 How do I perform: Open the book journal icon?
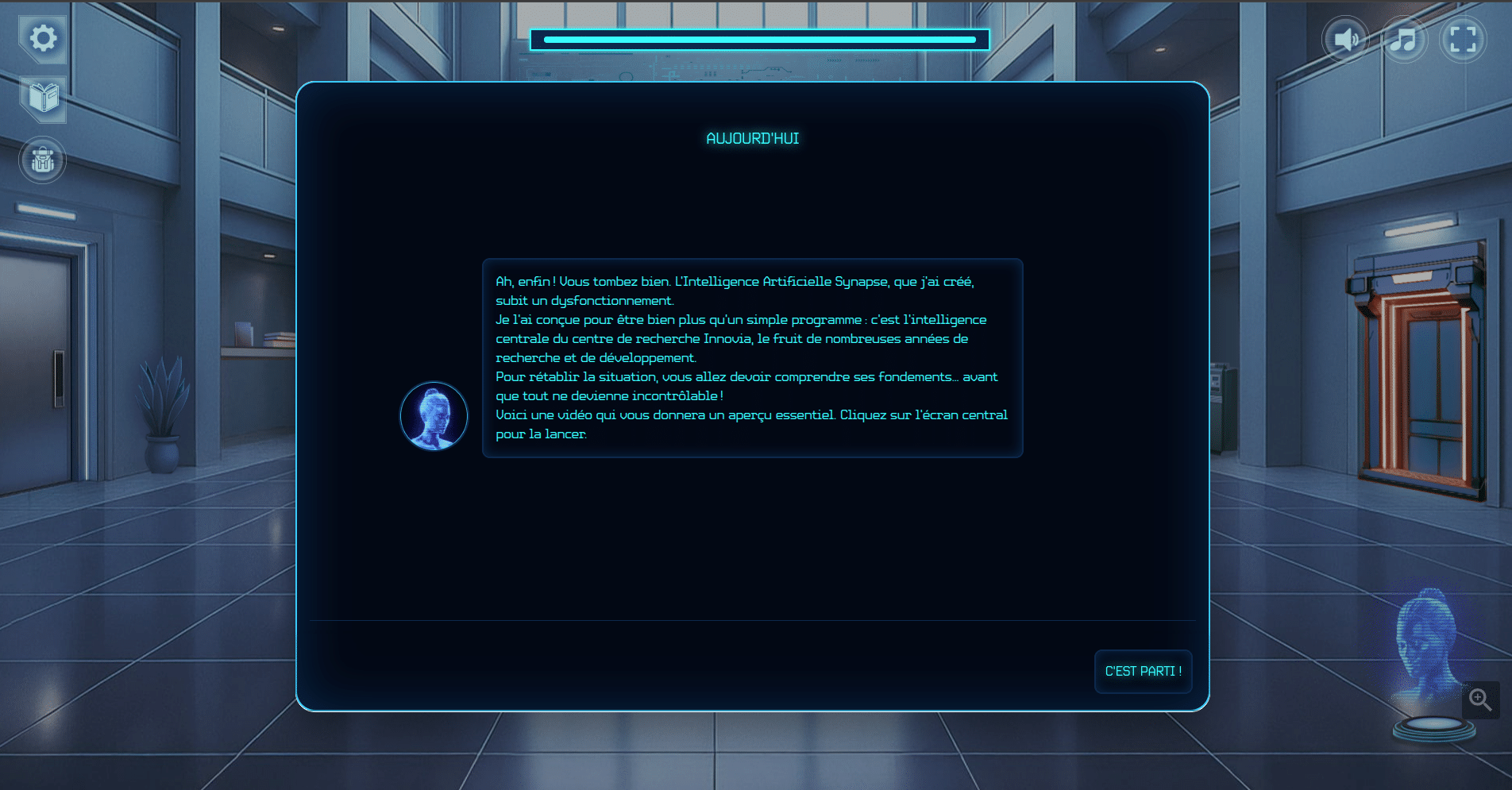[43, 98]
